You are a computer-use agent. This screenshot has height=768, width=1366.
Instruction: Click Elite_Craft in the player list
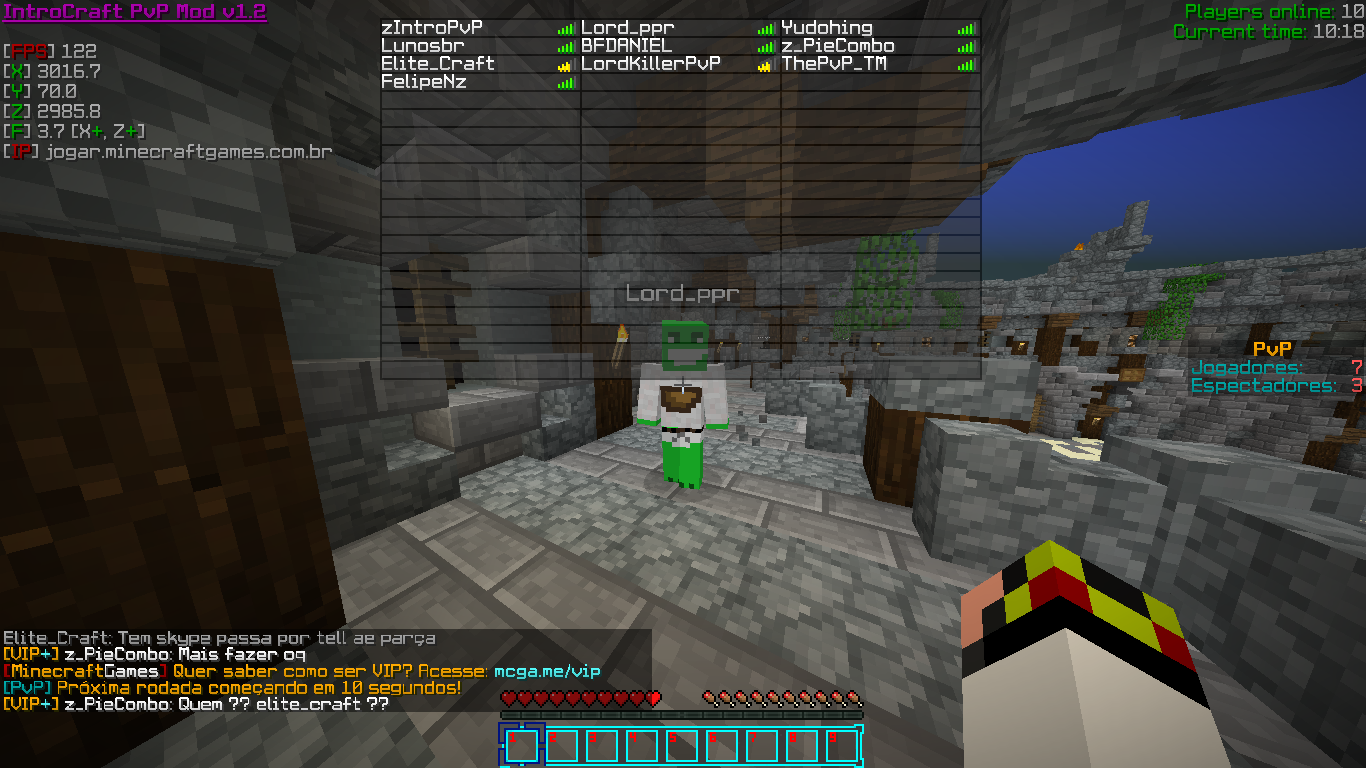point(438,64)
